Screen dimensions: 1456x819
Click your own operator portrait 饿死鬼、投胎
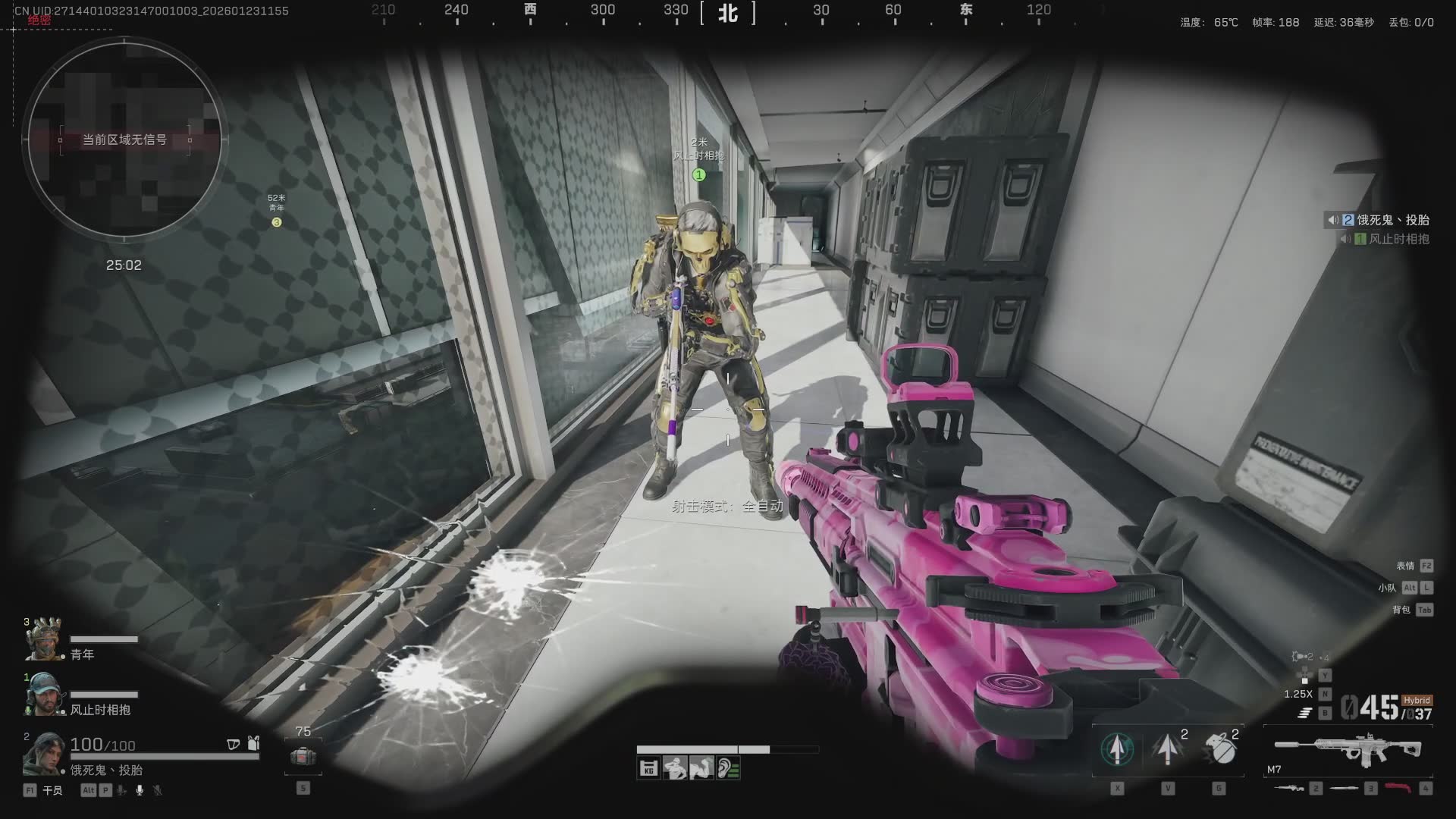(43, 753)
